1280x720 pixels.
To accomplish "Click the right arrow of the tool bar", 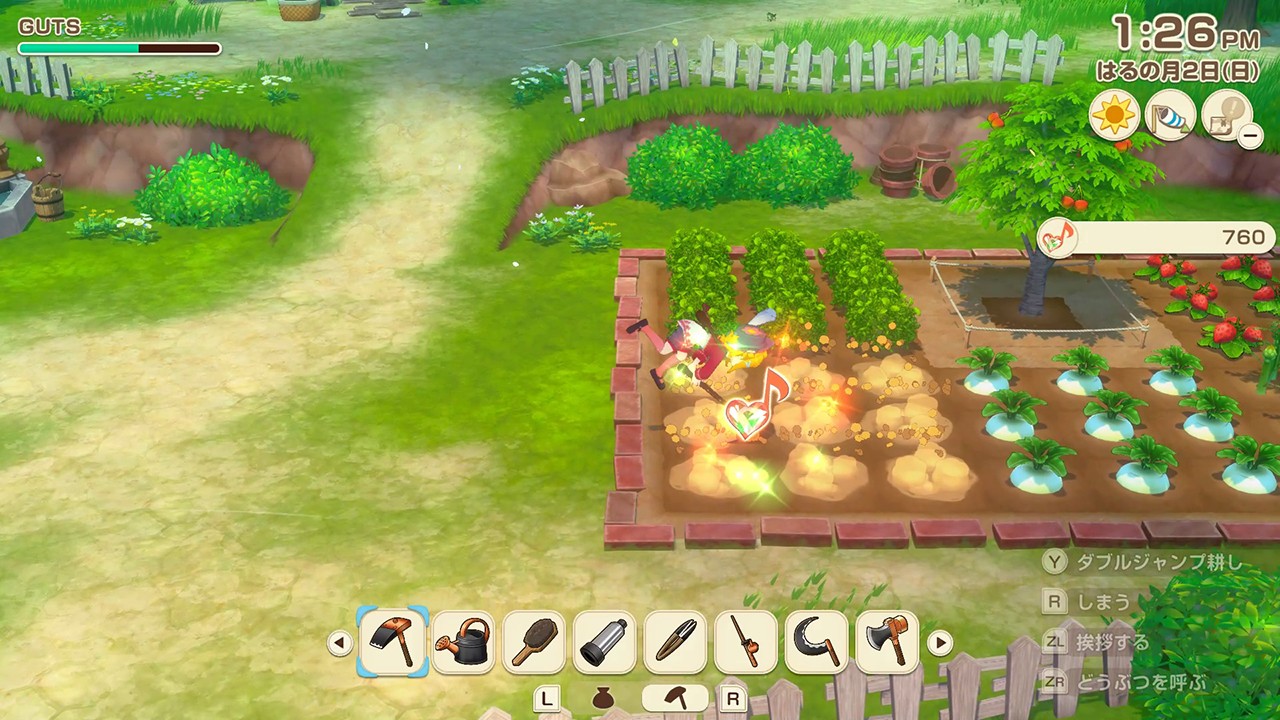I will tap(940, 642).
